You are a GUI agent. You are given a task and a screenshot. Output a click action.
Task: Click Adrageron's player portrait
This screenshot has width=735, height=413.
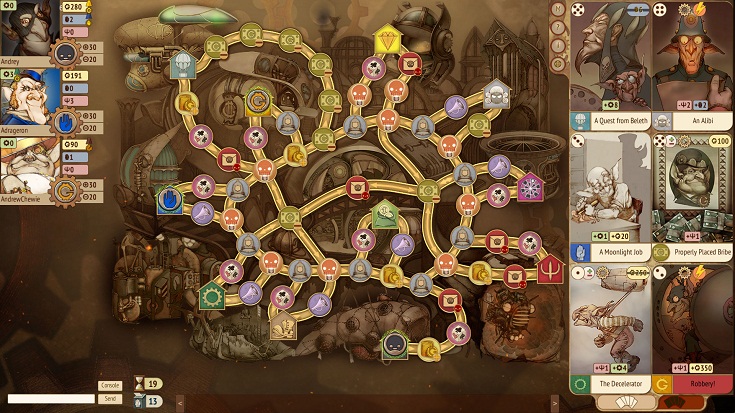[28, 97]
